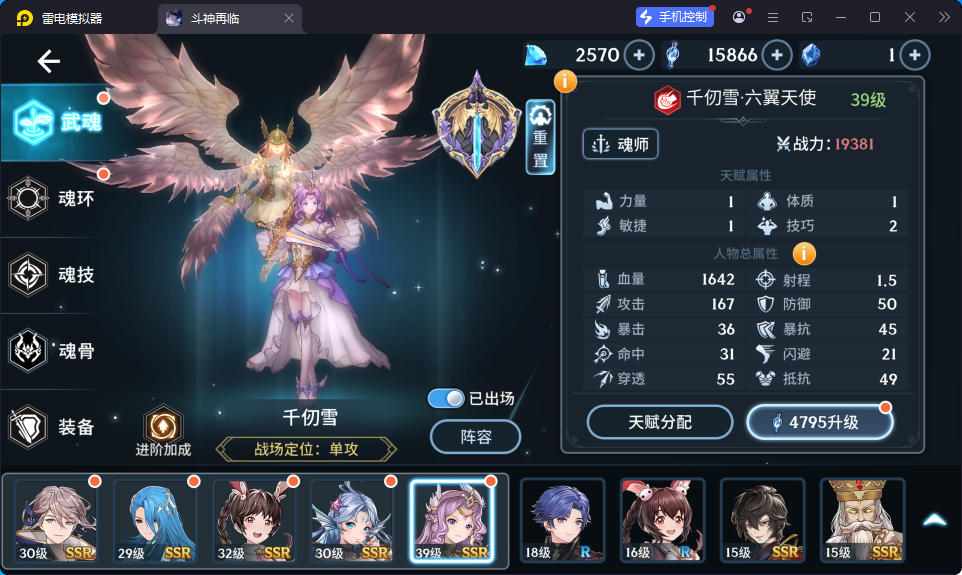Viewport: 962px width, 575px height.
Task: Click 手机控制 in the emulator title bar
Action: click(674, 17)
